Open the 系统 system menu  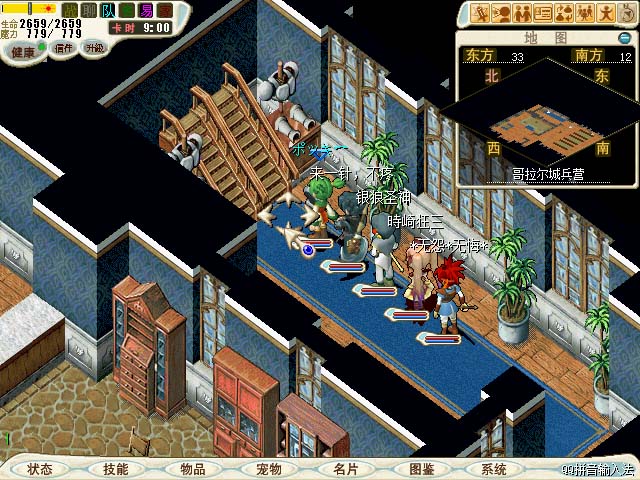click(494, 469)
